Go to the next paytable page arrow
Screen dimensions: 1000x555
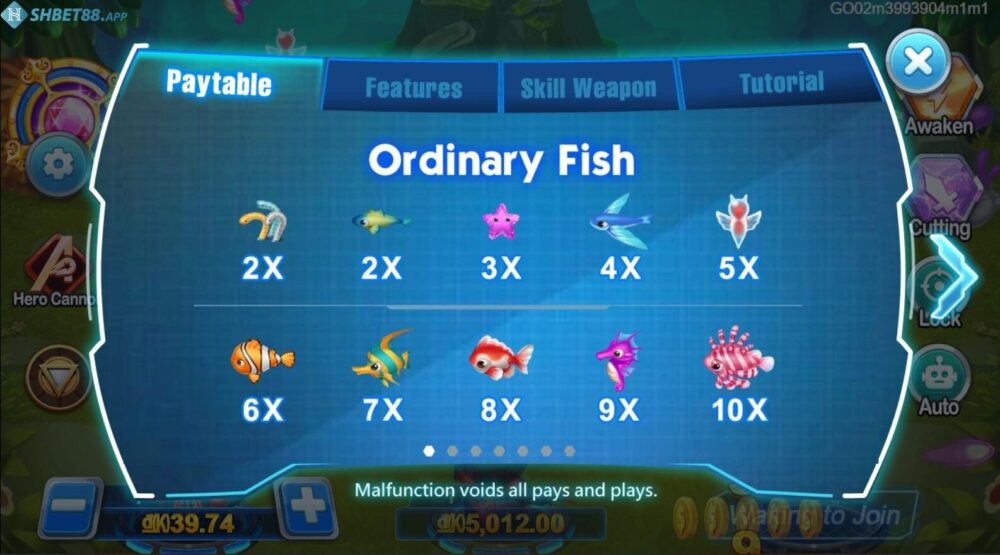click(x=958, y=273)
